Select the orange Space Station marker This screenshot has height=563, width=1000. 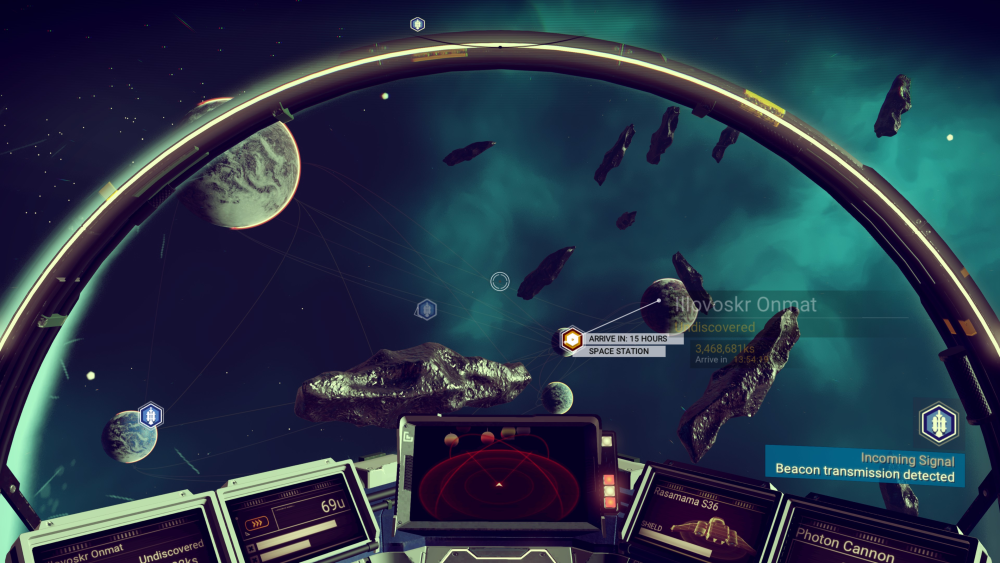click(x=571, y=340)
